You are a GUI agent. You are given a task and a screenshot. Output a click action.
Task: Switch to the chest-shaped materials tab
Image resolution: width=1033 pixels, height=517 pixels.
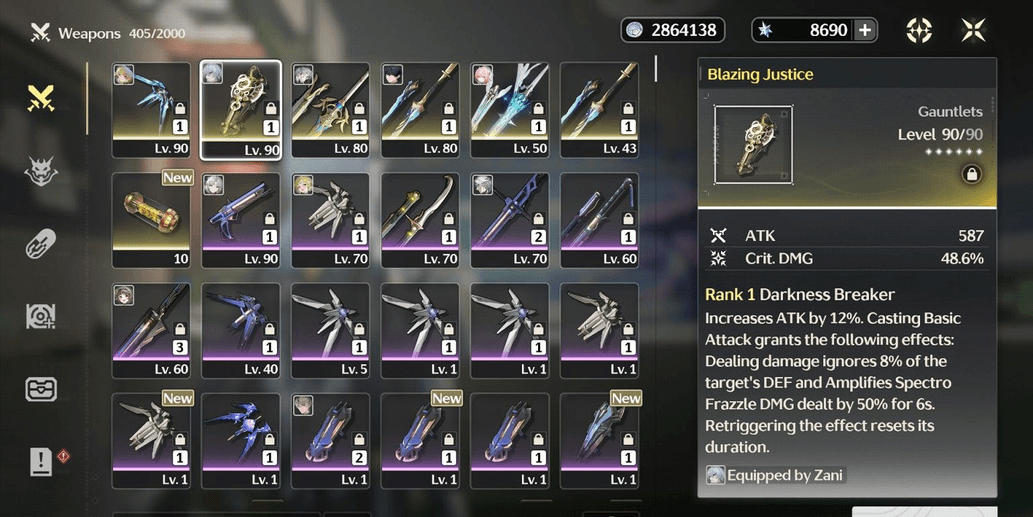[40, 389]
